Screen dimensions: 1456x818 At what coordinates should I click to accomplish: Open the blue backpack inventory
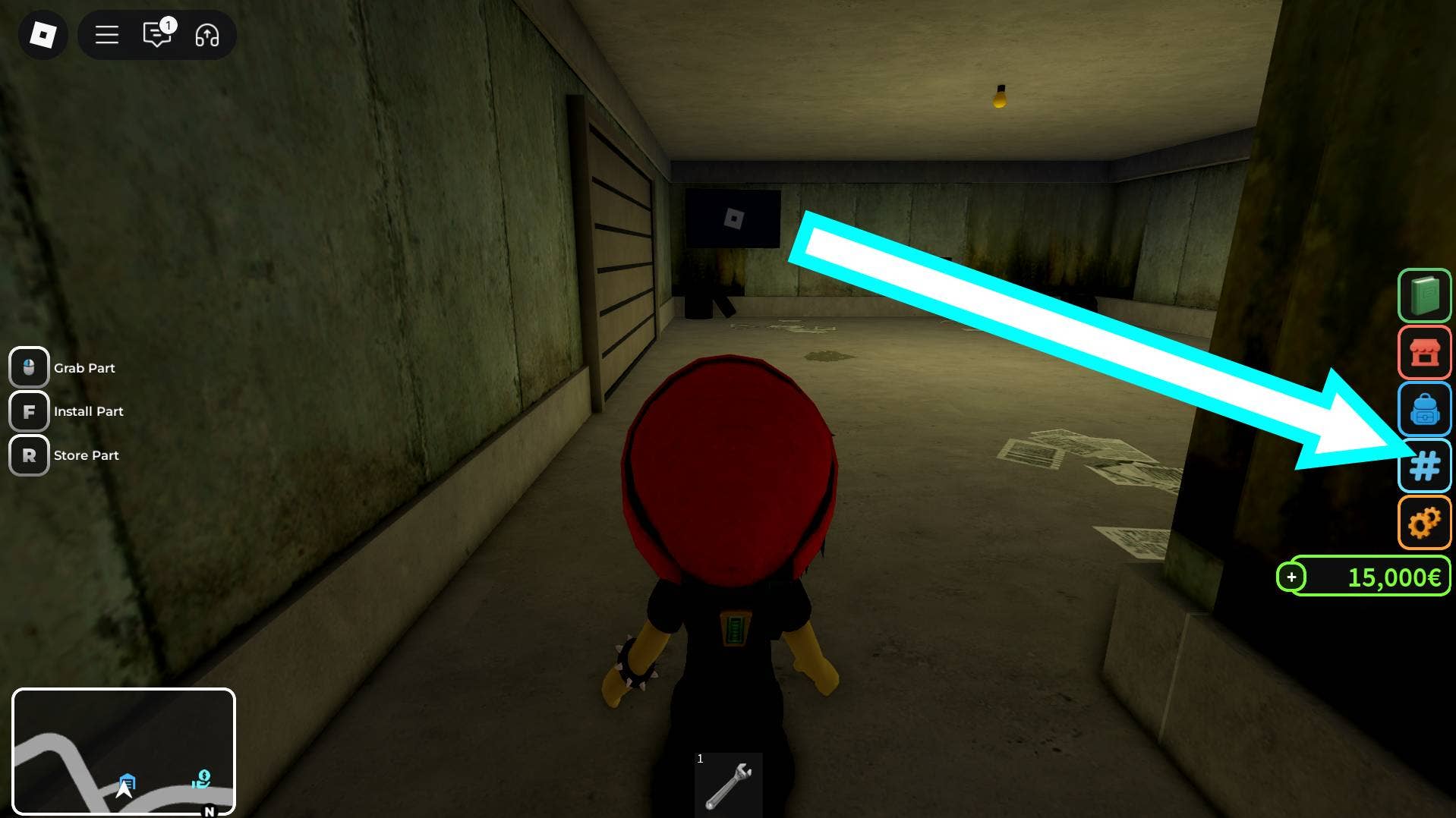click(x=1424, y=410)
